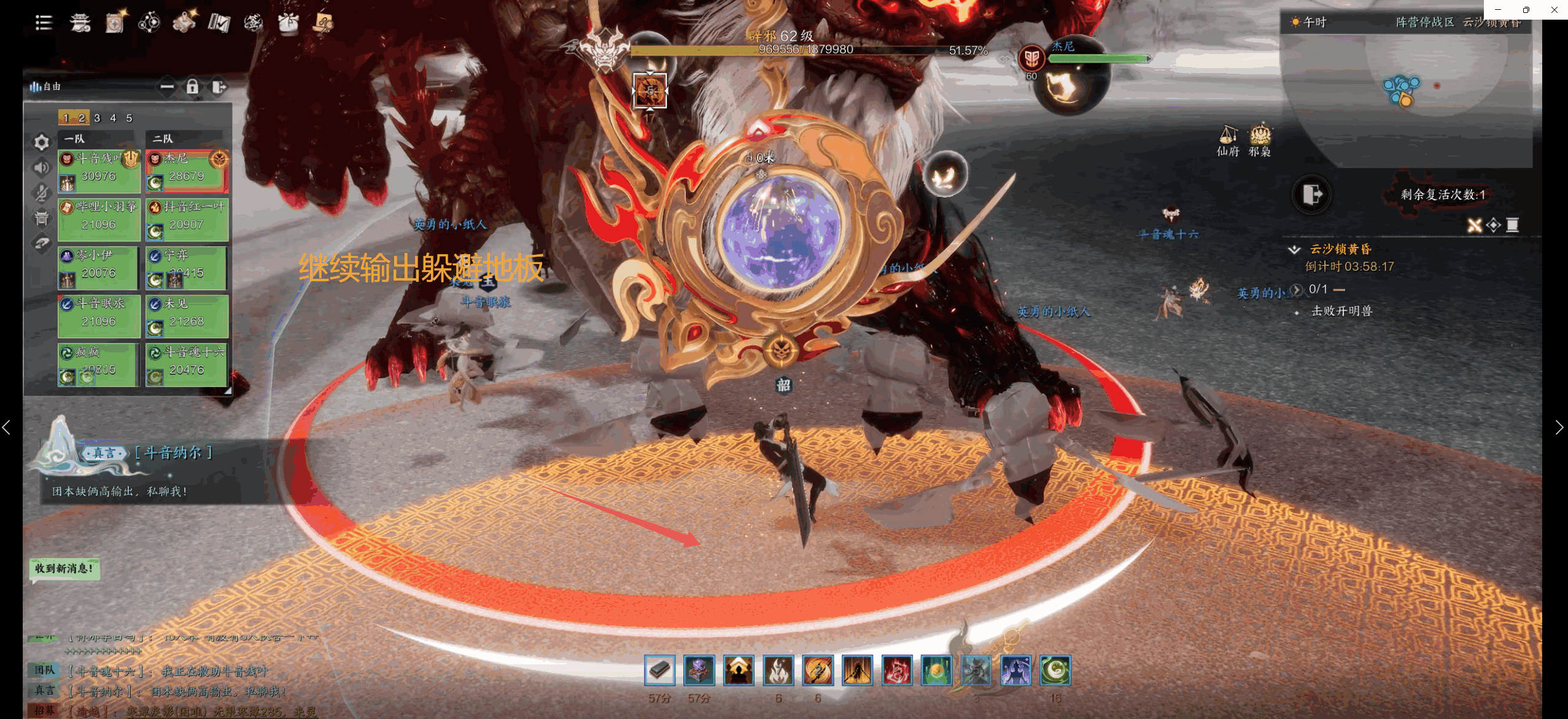Activate the green crescent swirl skill
Screen dimensions: 1568x719
click(1055, 670)
